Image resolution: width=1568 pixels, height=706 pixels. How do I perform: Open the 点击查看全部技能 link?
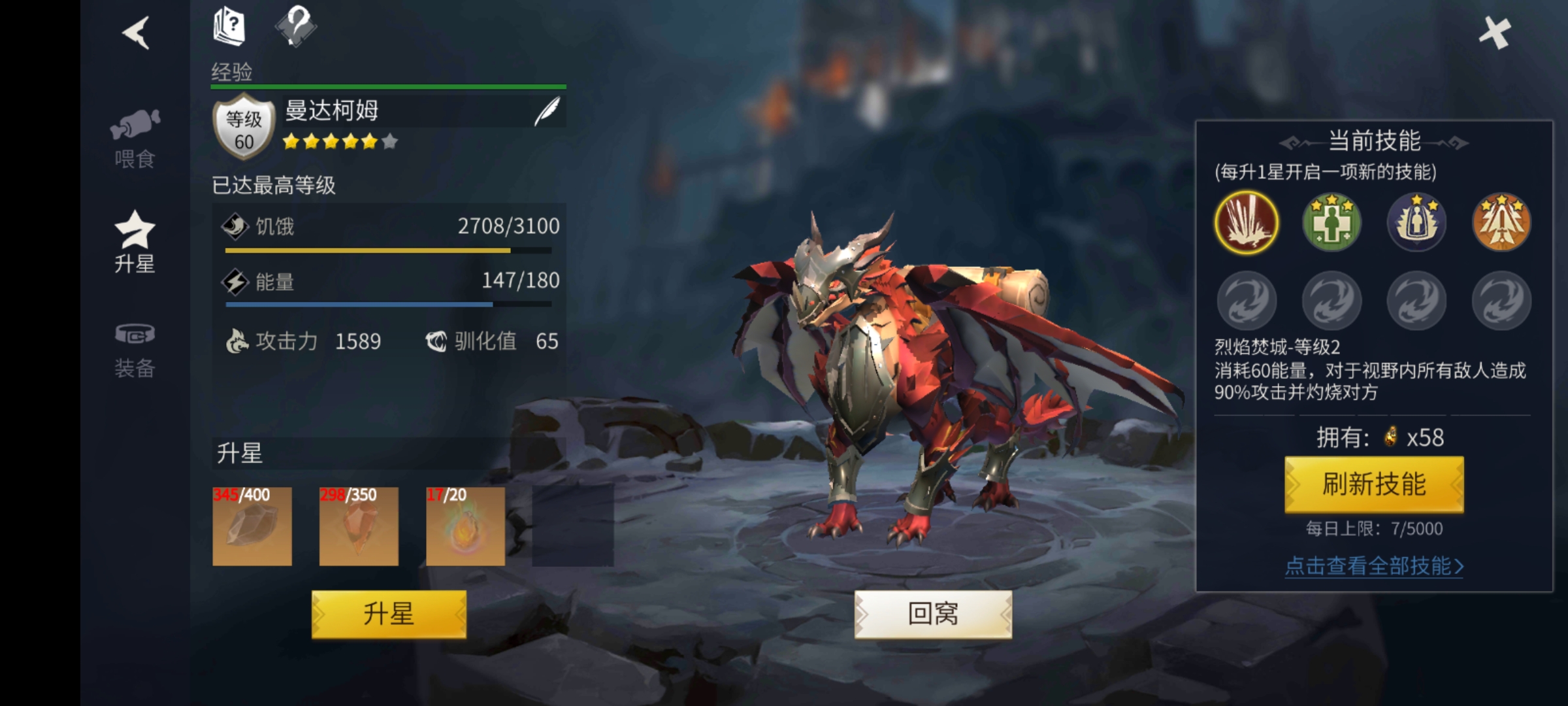click(1374, 565)
